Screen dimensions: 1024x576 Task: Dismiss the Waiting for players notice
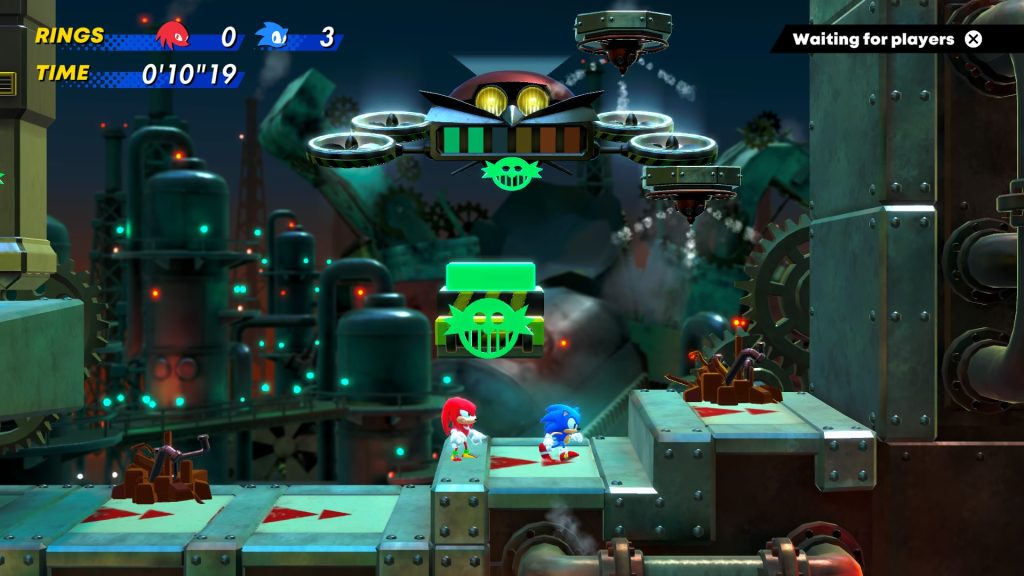click(x=973, y=39)
